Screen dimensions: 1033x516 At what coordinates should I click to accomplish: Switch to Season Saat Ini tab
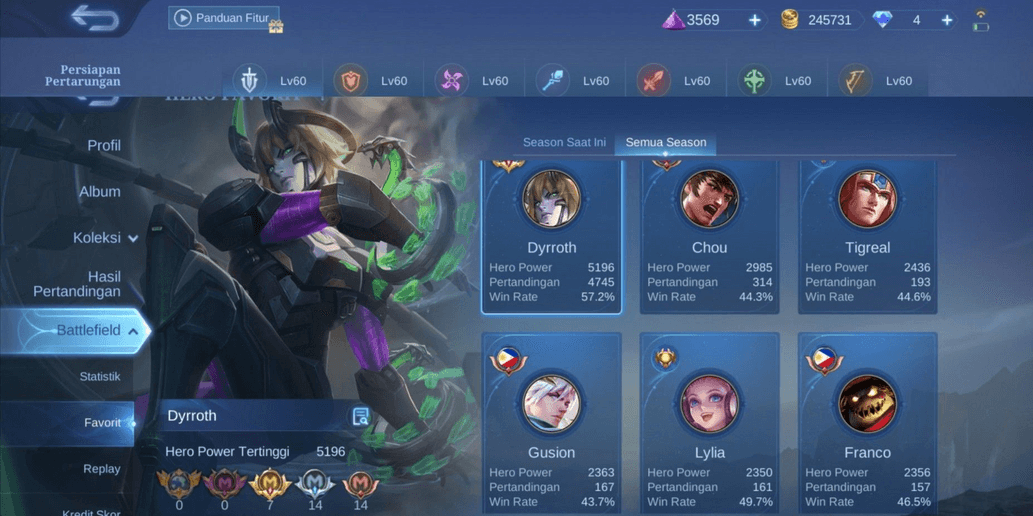(x=564, y=142)
